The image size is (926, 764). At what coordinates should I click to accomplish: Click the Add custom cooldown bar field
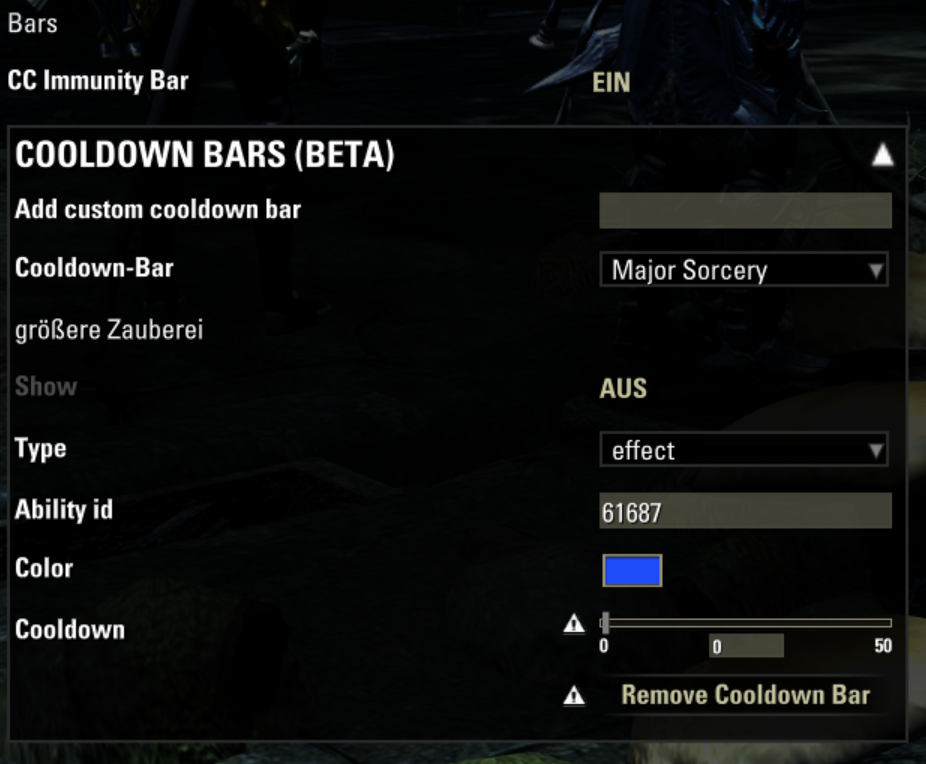pos(745,211)
